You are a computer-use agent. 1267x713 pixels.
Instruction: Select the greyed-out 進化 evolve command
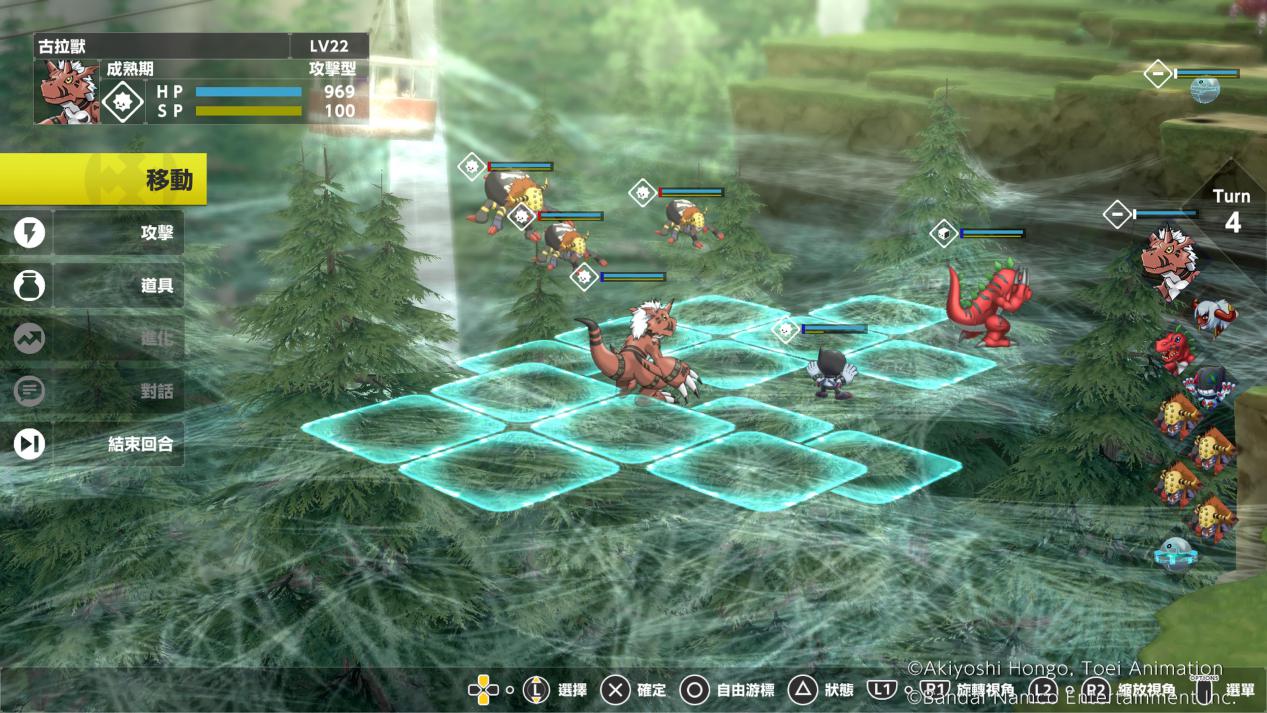coord(98,338)
